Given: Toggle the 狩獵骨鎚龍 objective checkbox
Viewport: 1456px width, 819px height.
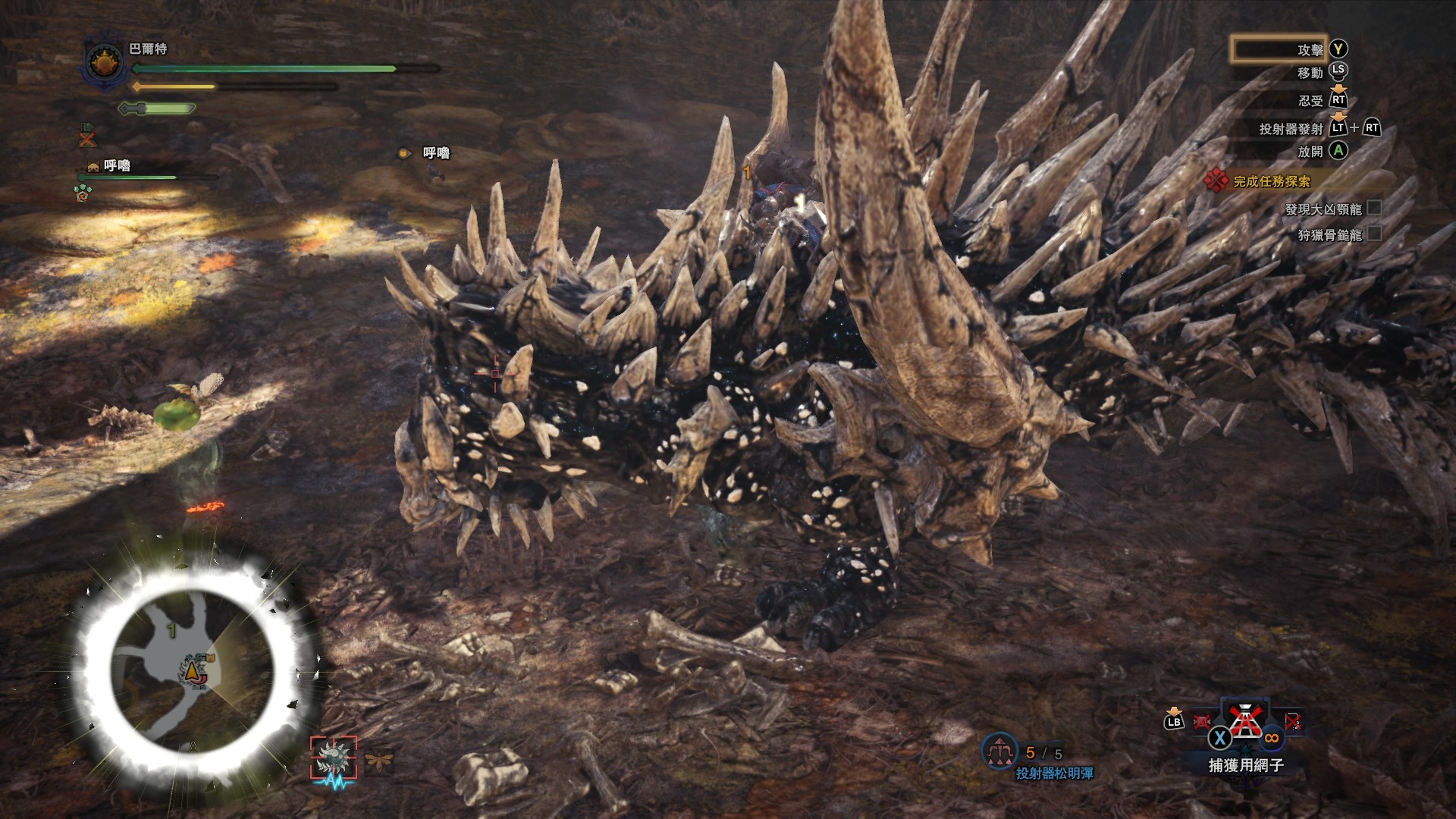Looking at the screenshot, I should click(x=1373, y=234).
